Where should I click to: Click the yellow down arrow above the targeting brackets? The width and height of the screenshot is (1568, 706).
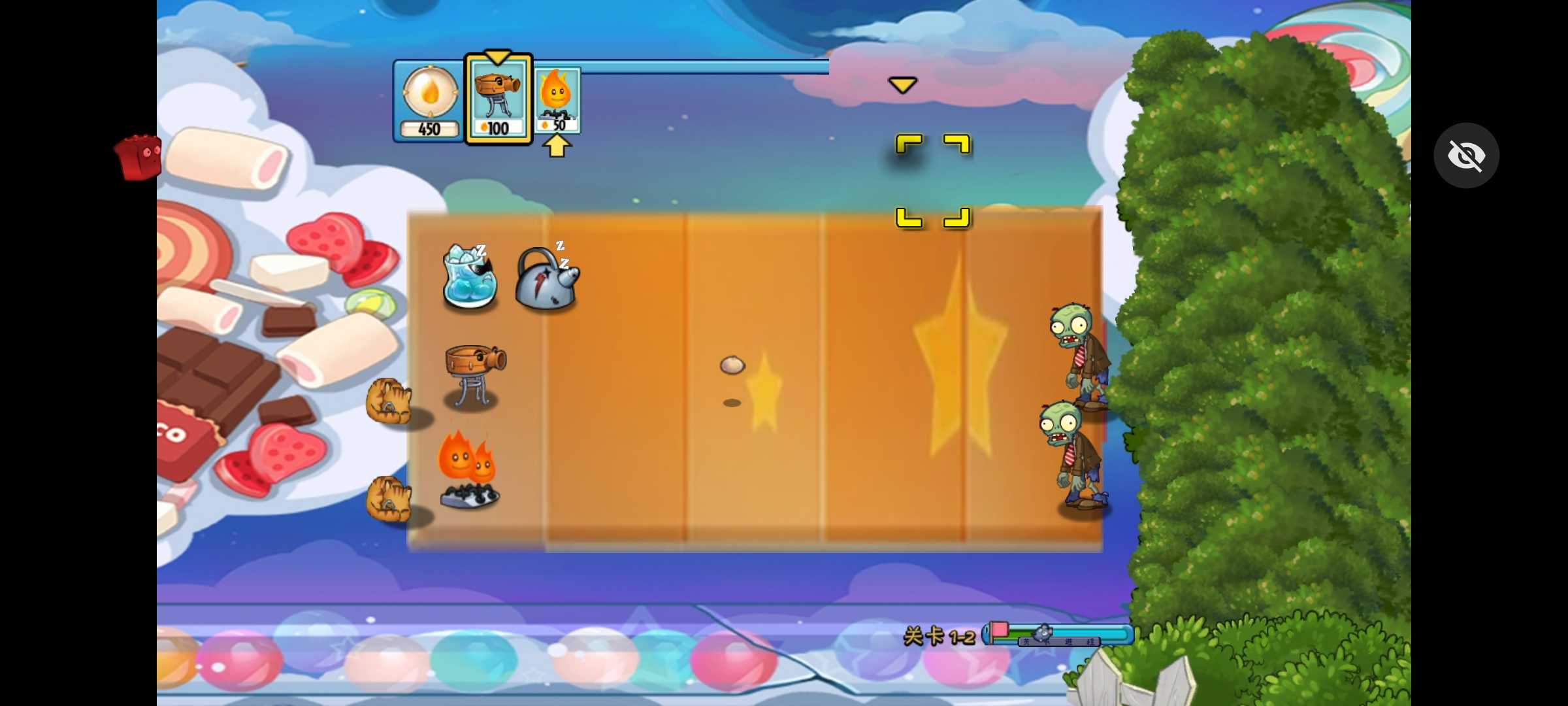pyautogui.click(x=903, y=84)
